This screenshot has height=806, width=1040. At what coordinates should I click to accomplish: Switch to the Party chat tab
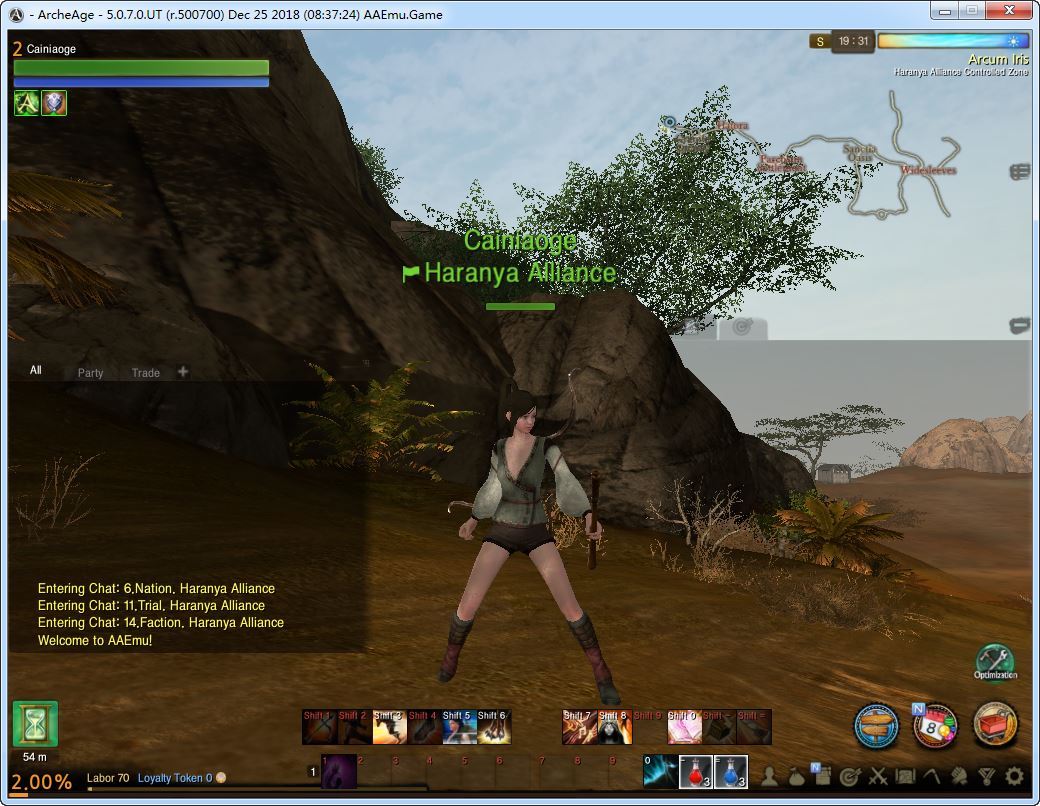coord(90,372)
